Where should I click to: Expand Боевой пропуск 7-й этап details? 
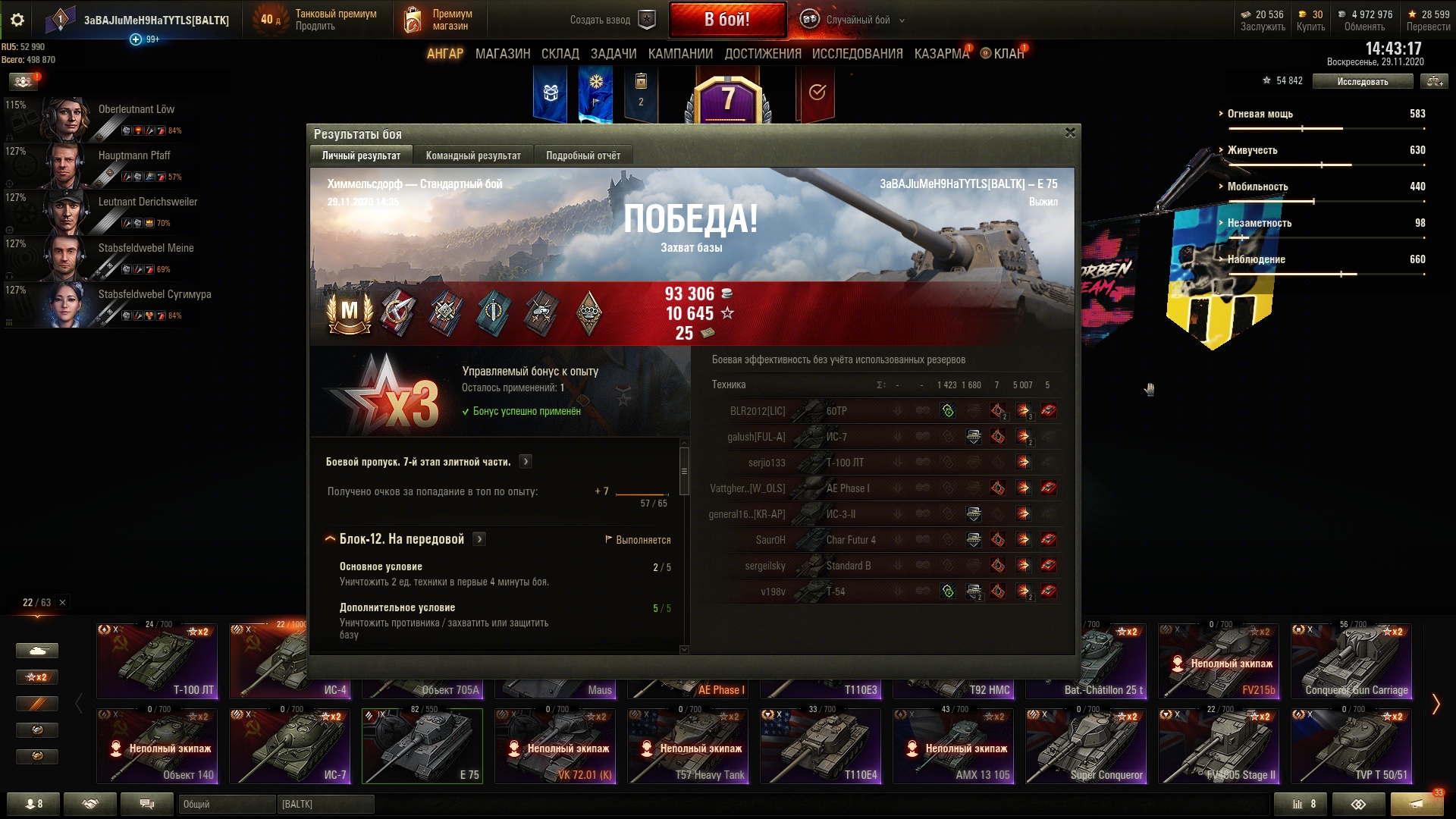(x=526, y=461)
